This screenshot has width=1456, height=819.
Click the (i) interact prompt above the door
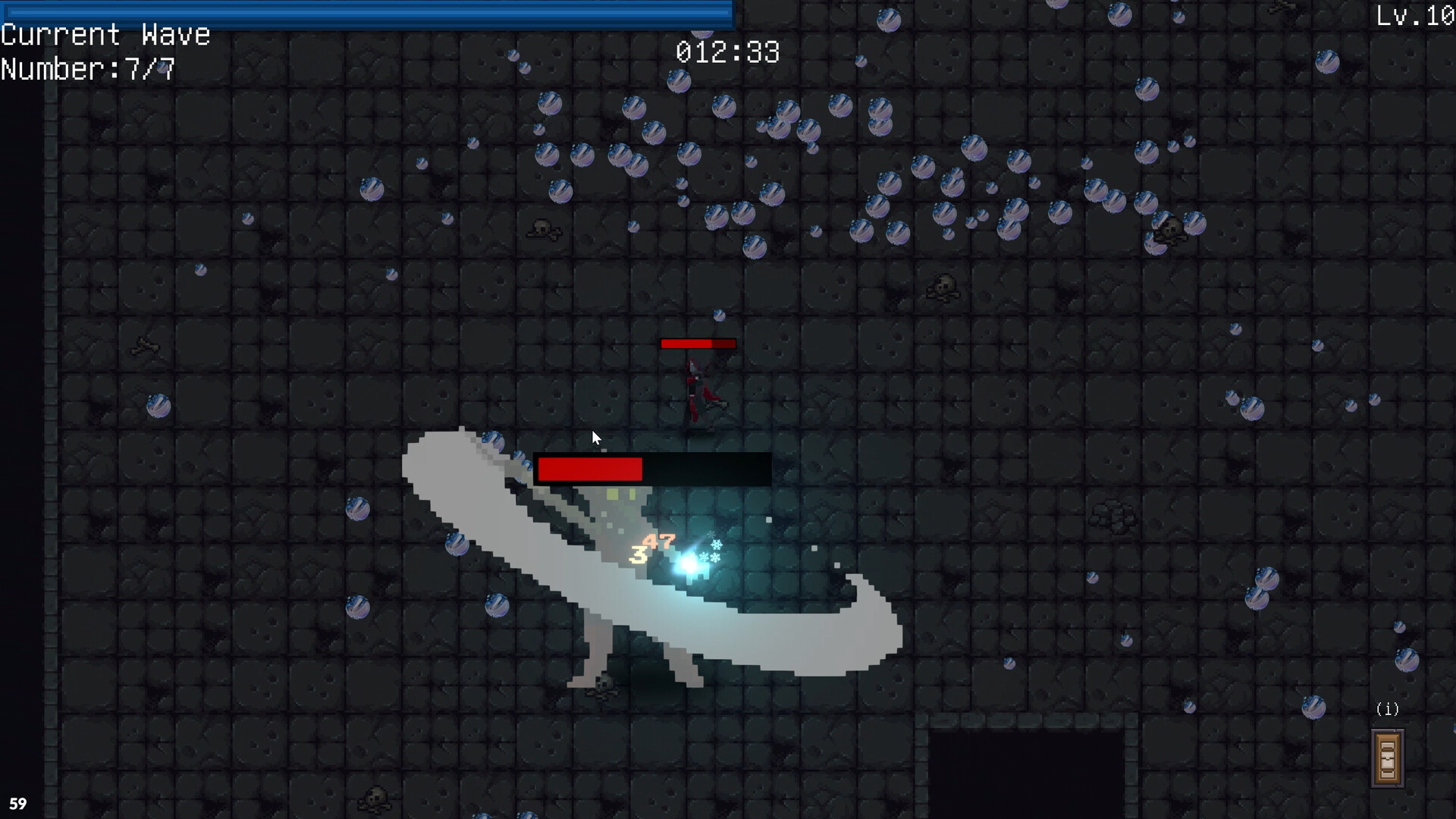click(x=1388, y=709)
